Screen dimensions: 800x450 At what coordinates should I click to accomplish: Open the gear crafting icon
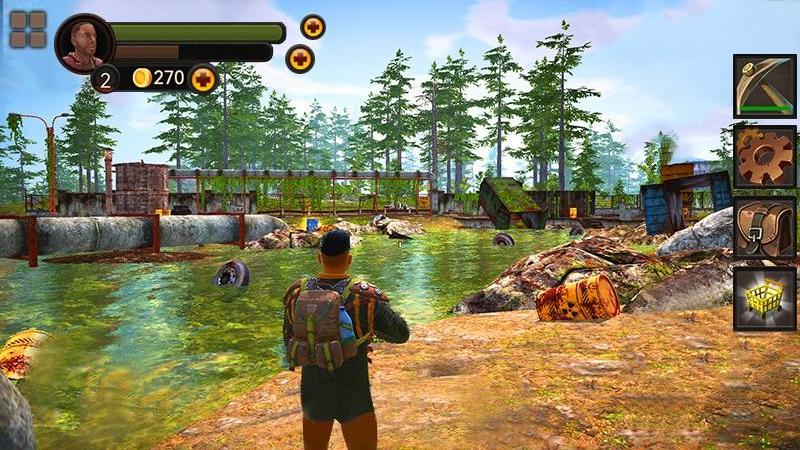point(764,157)
